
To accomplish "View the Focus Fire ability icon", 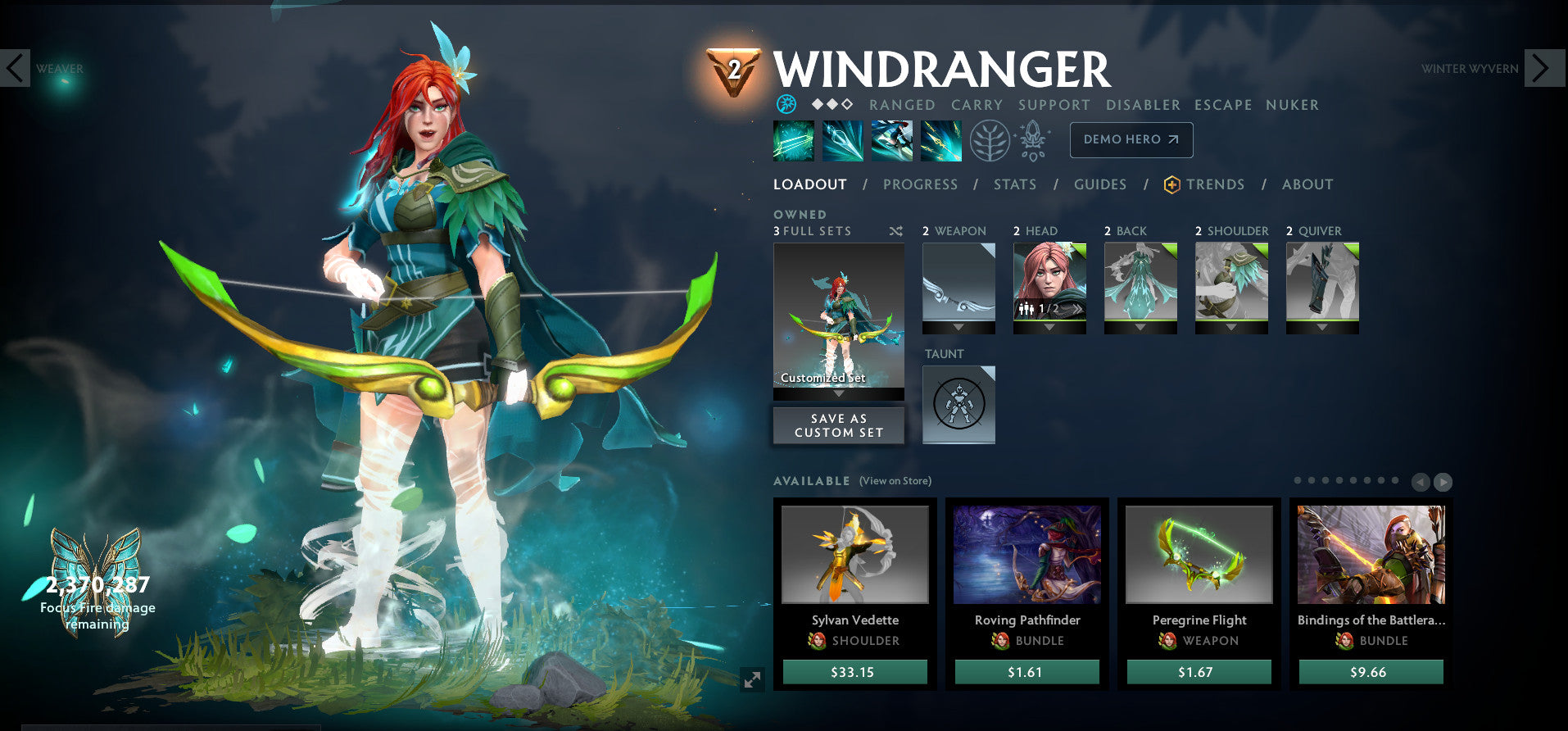I will point(940,140).
